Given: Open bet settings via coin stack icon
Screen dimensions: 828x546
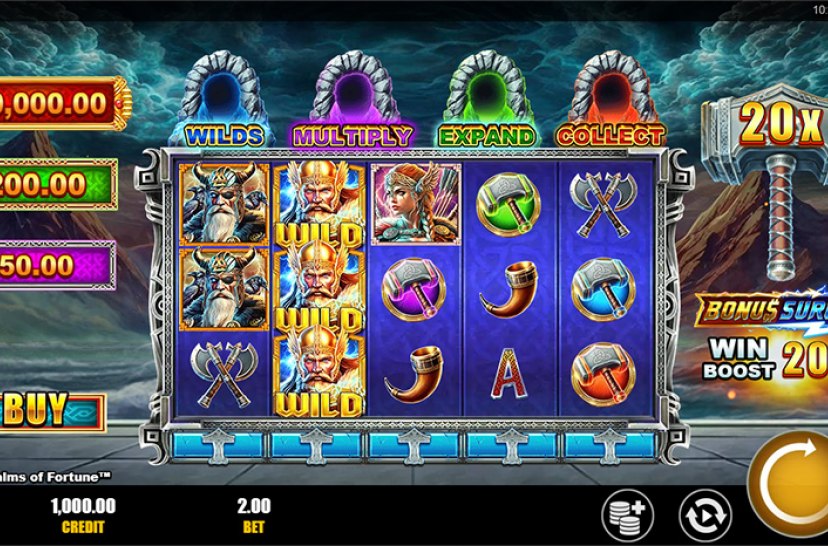Looking at the screenshot, I should pyautogui.click(x=626, y=514).
